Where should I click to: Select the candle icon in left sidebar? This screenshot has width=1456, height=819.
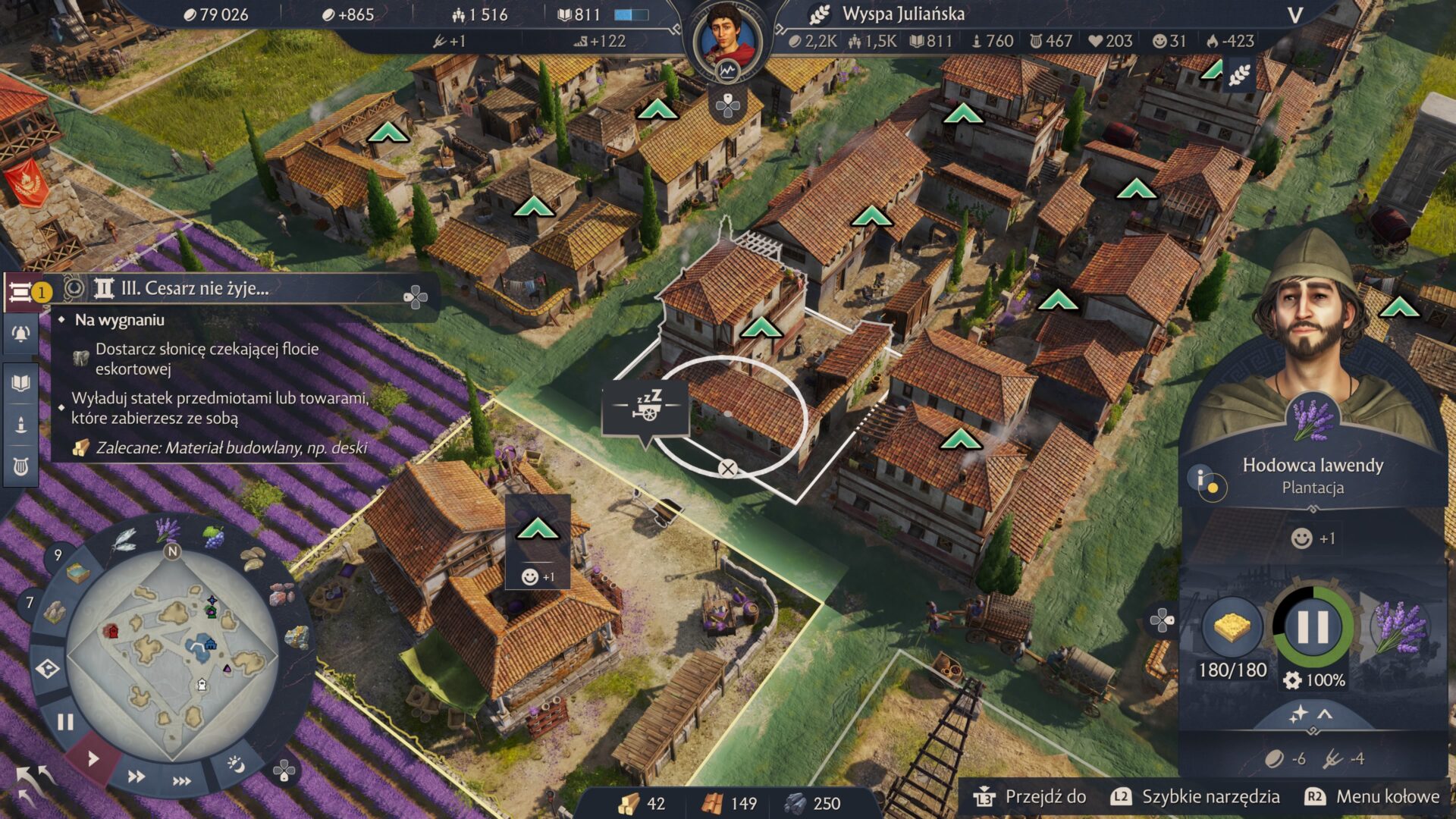(x=20, y=425)
